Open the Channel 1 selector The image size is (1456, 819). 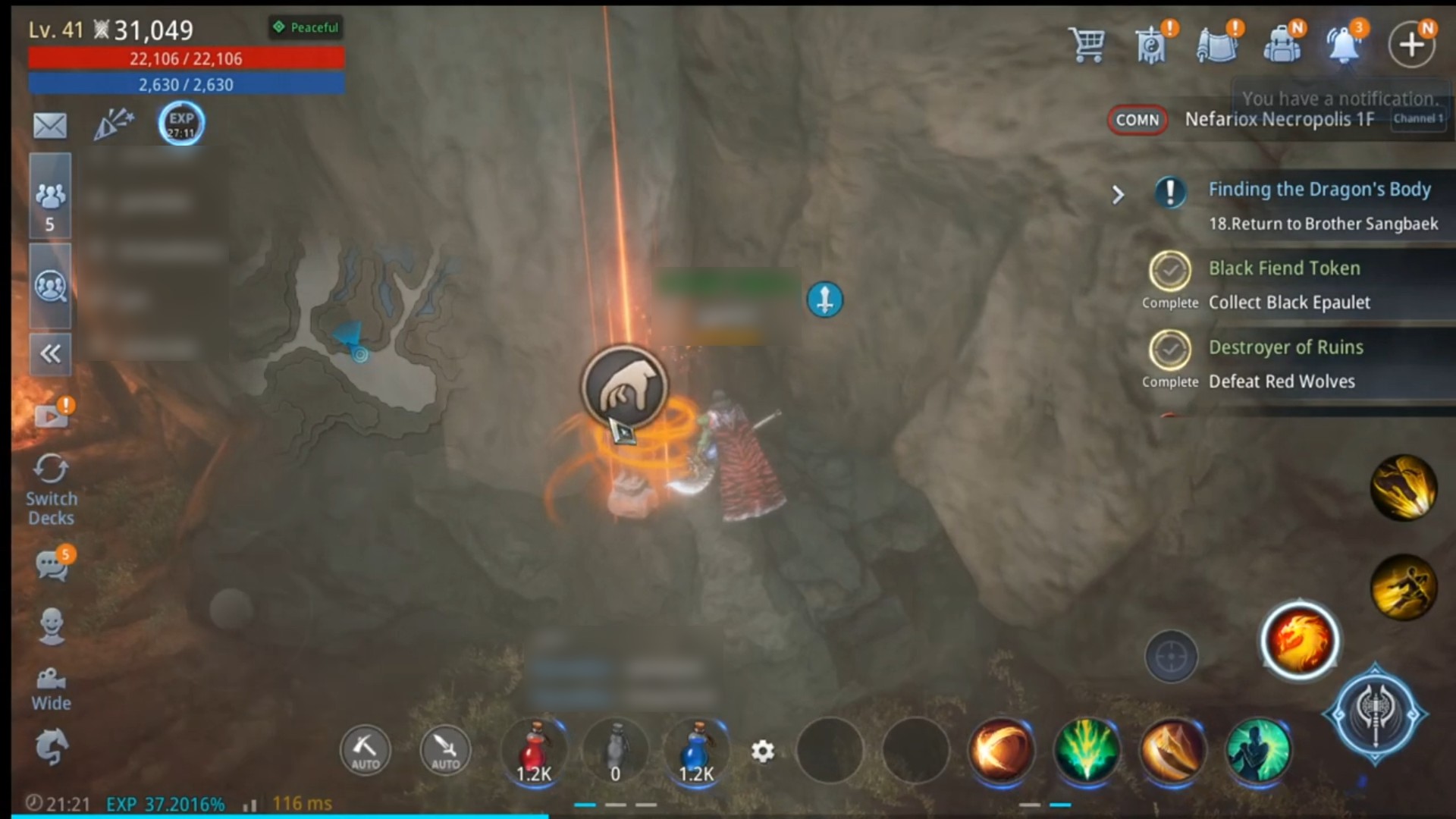(1417, 118)
